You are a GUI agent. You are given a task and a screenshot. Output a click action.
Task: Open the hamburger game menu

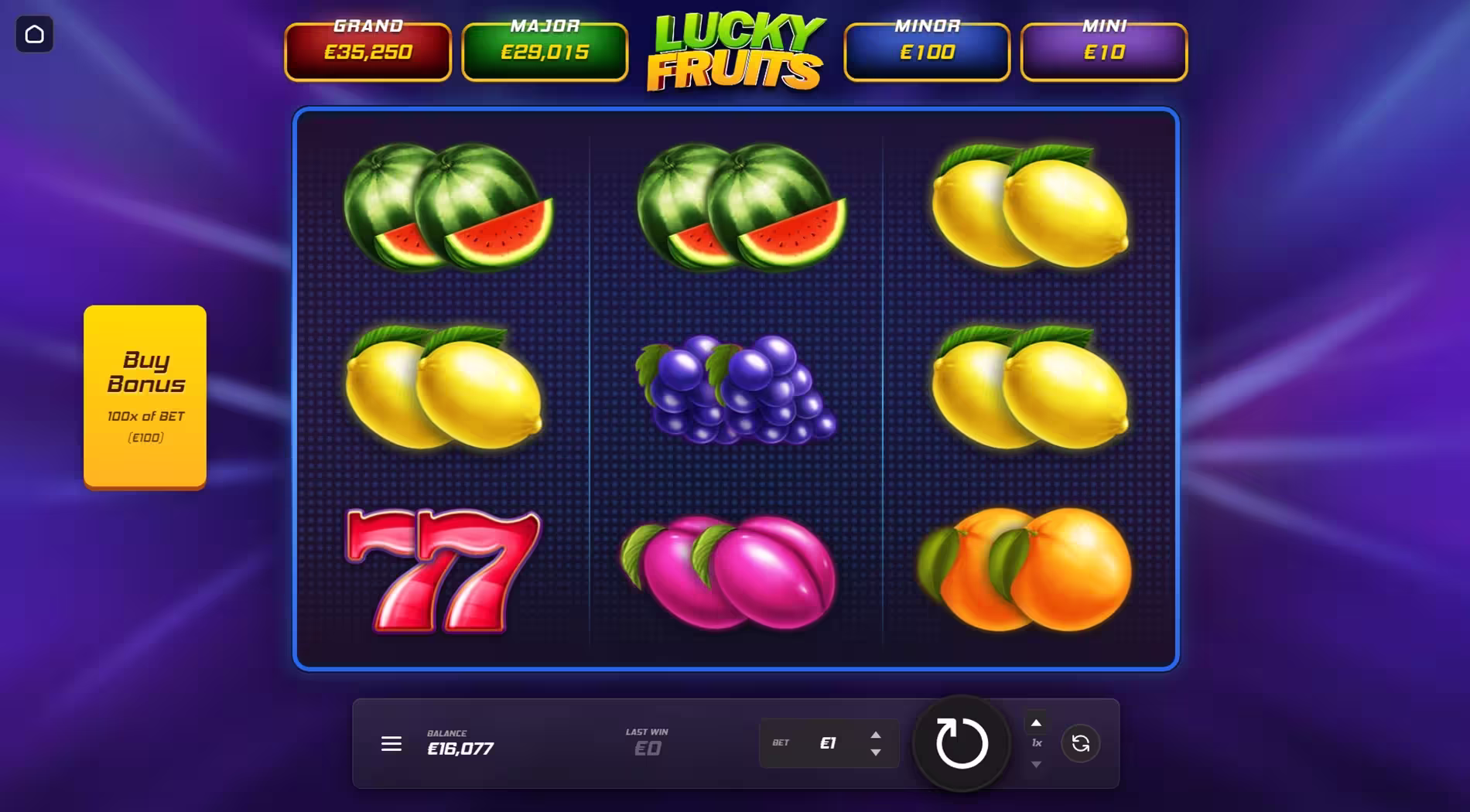tap(391, 744)
